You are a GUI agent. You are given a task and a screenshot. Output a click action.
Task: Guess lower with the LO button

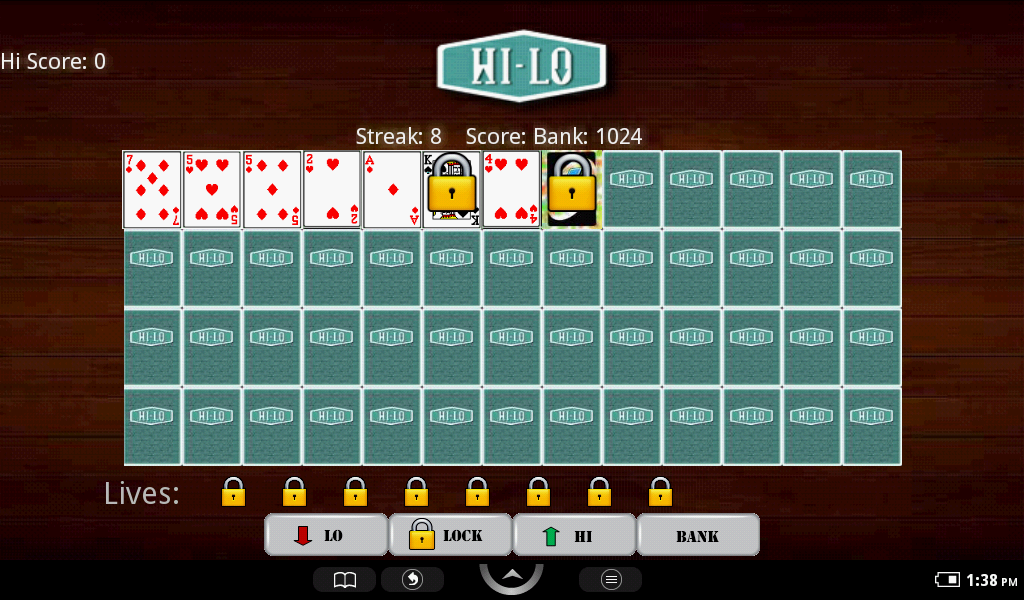pyautogui.click(x=326, y=535)
